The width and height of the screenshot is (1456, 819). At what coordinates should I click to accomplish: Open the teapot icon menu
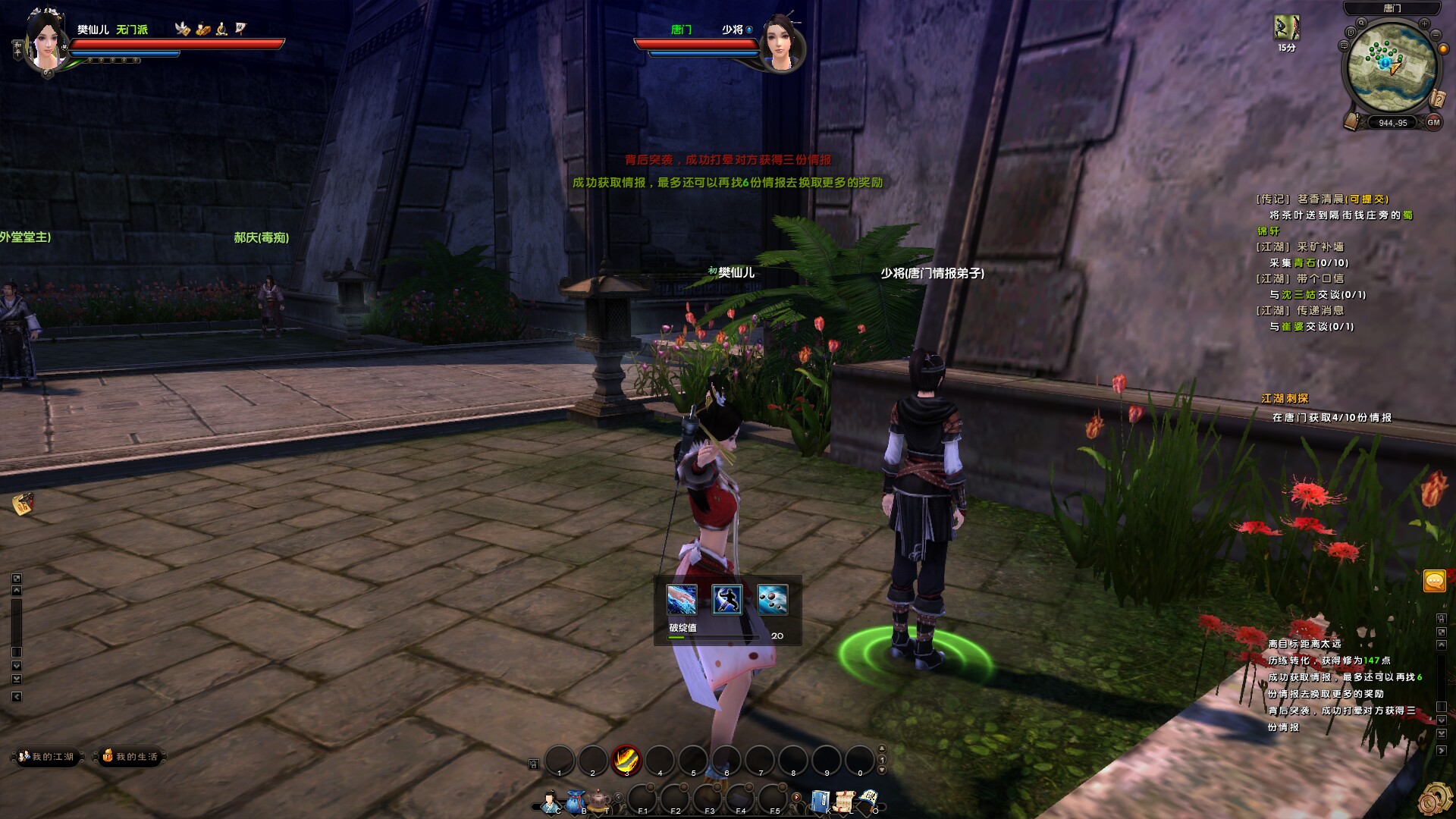600,800
